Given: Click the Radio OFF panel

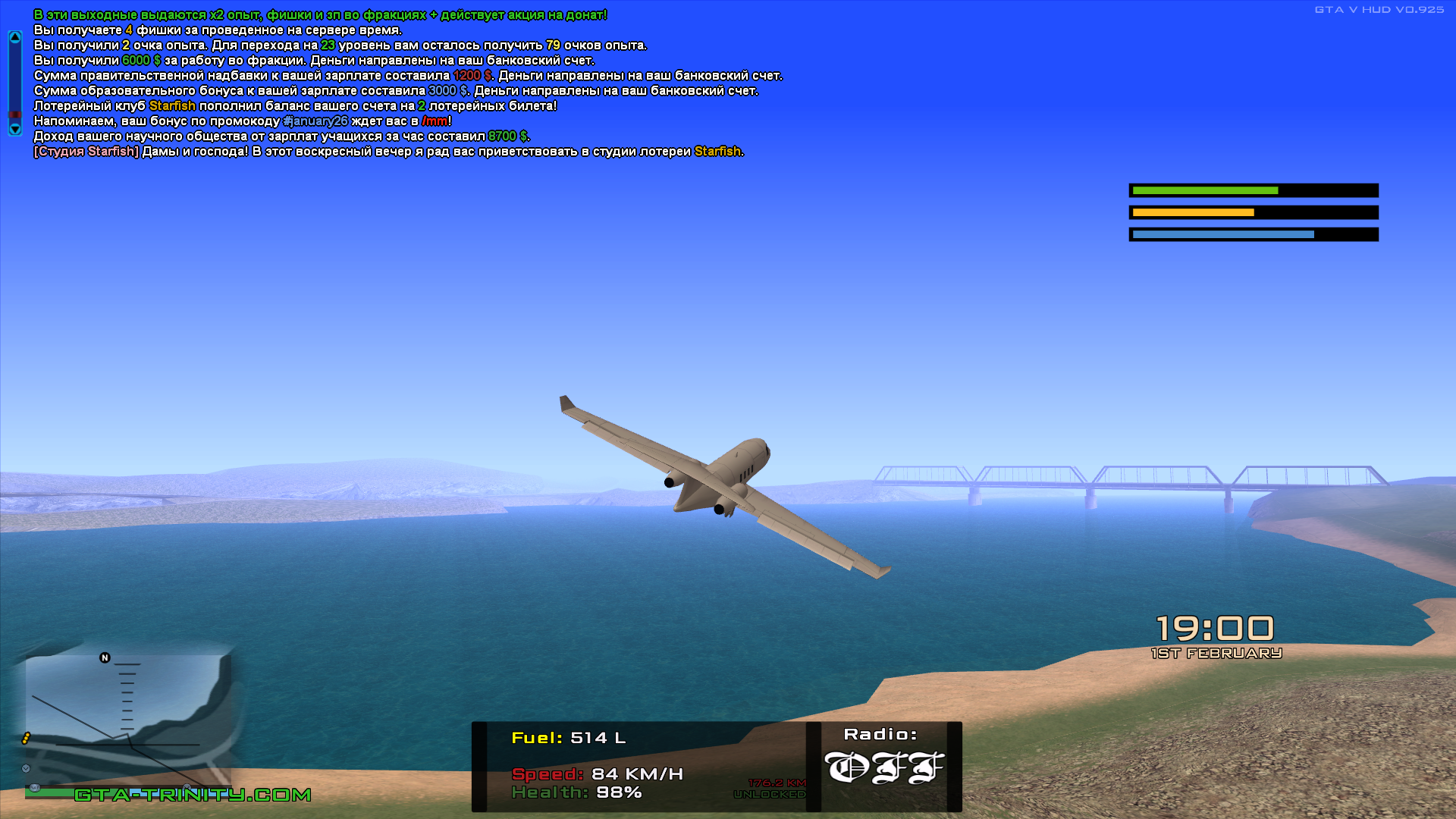Looking at the screenshot, I should (x=884, y=766).
